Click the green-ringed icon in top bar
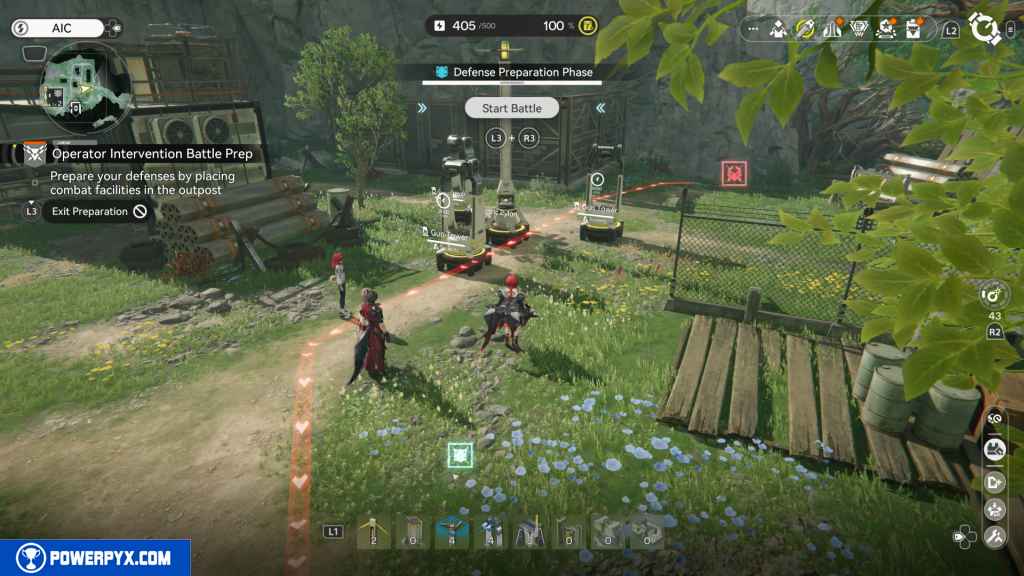 [x=802, y=30]
